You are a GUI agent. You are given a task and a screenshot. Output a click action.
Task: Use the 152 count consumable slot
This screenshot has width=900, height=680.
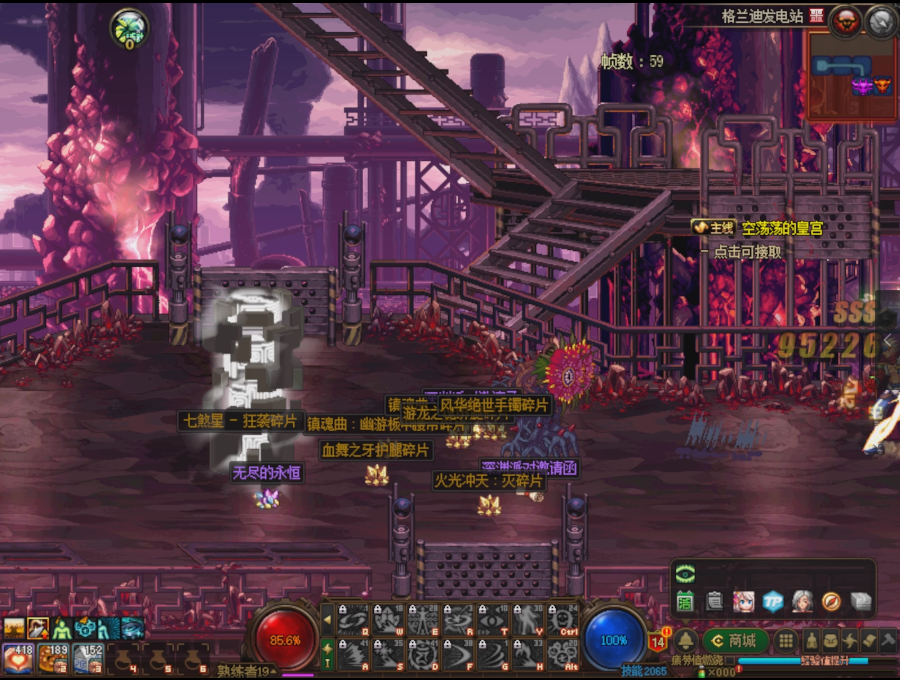point(87,657)
